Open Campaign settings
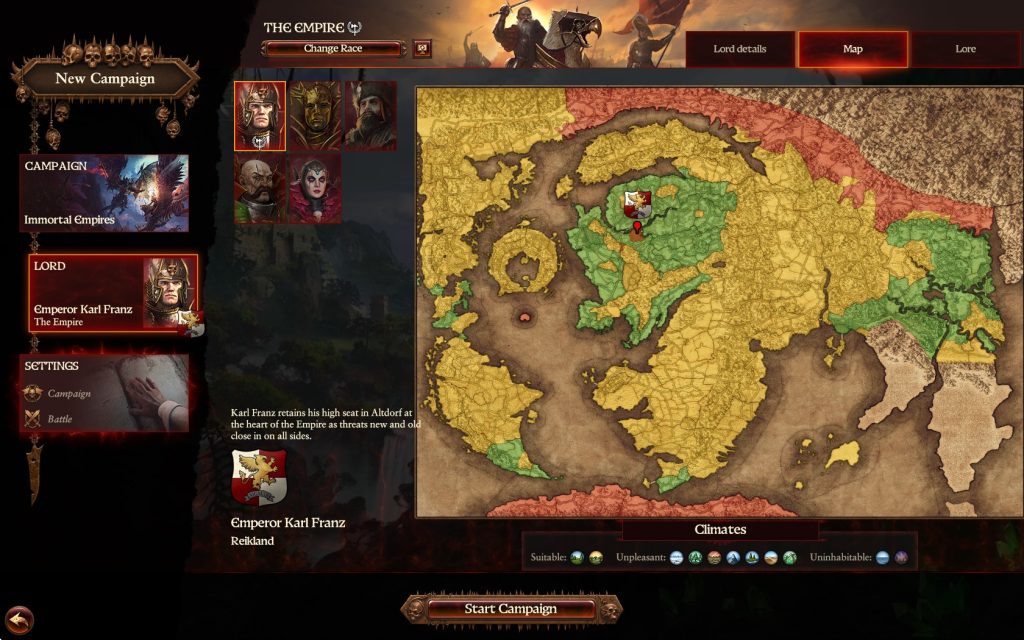This screenshot has width=1024, height=640. pos(69,394)
